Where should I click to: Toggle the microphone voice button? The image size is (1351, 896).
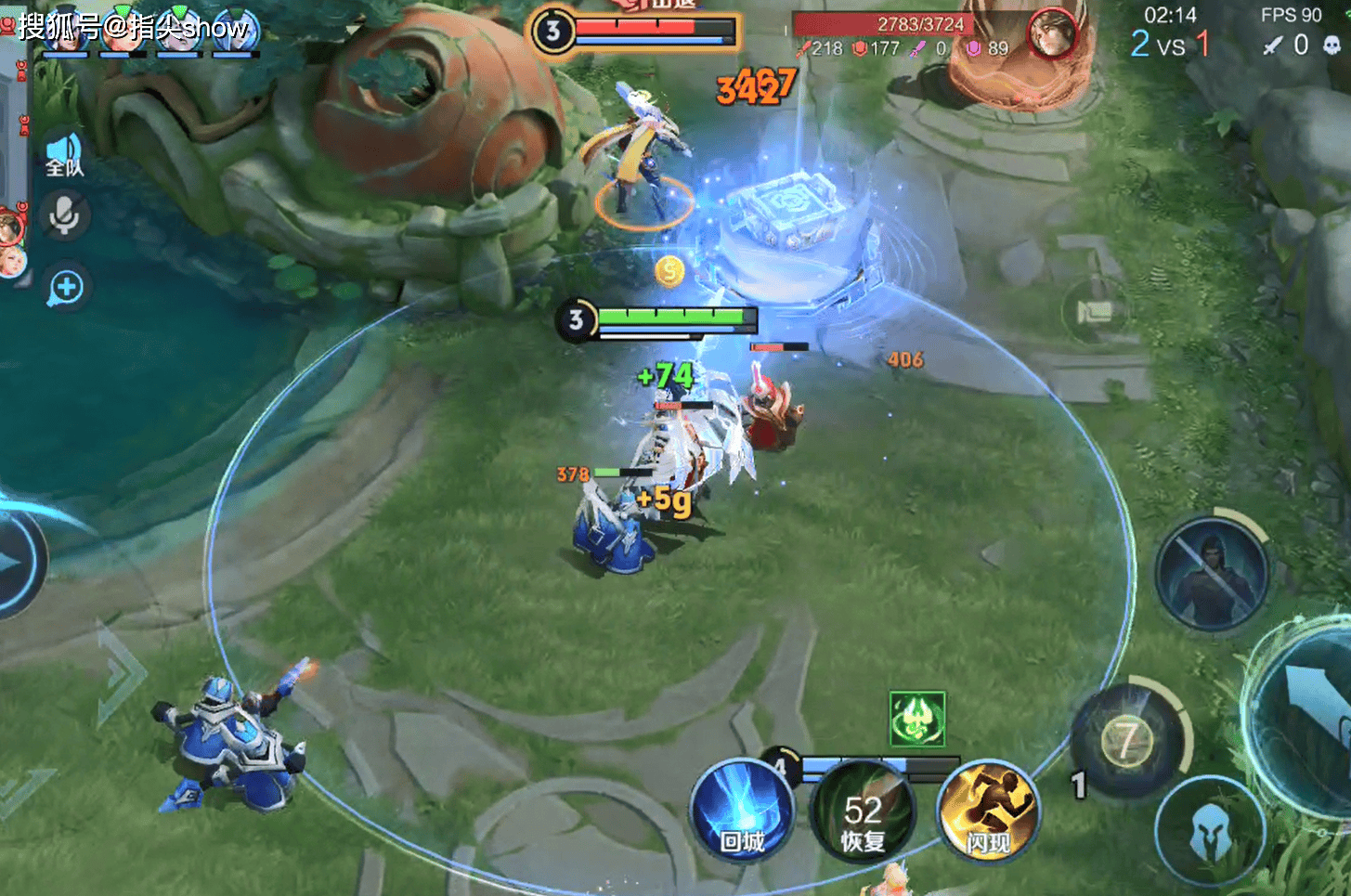[x=64, y=216]
